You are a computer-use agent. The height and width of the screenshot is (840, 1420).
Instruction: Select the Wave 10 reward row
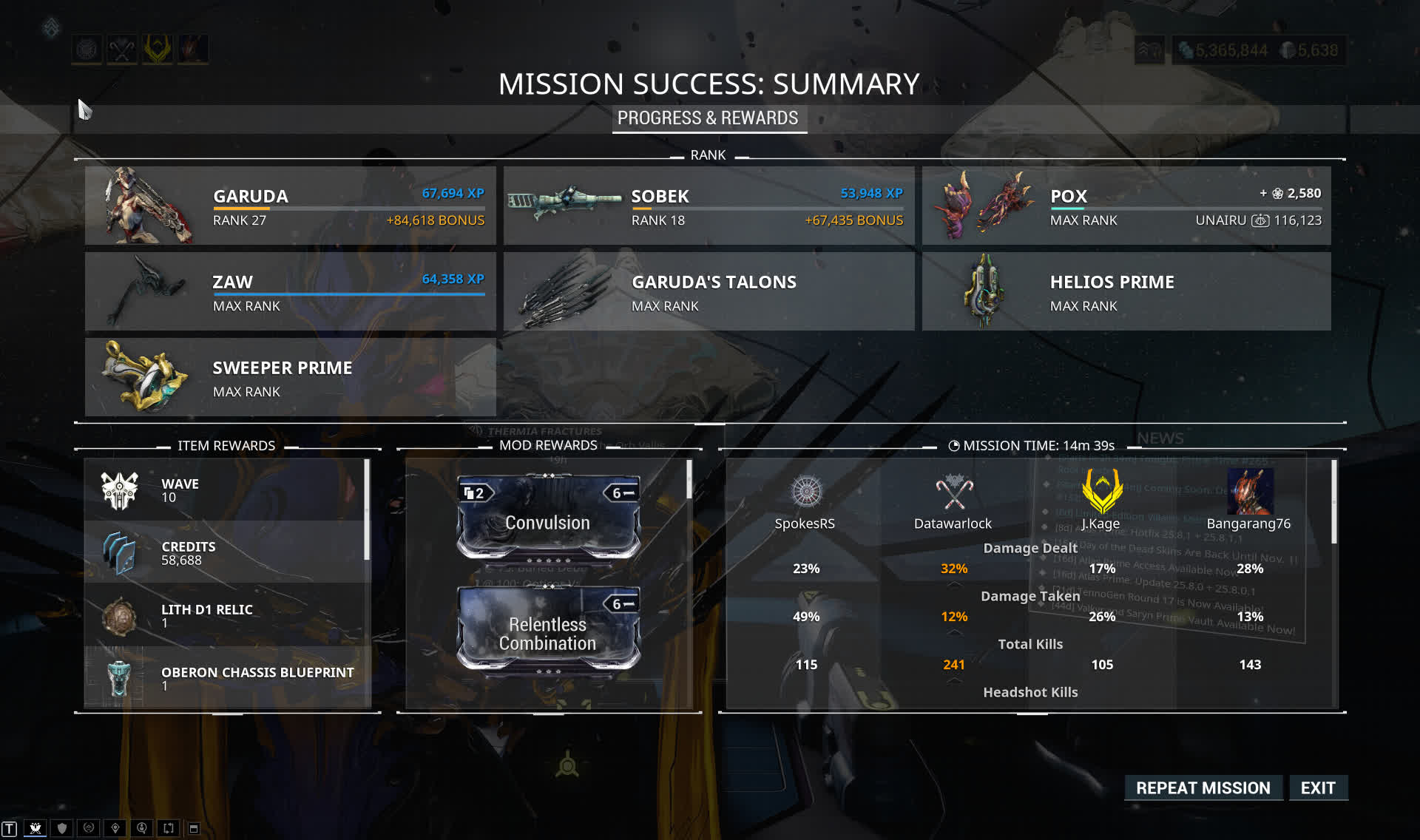point(226,490)
